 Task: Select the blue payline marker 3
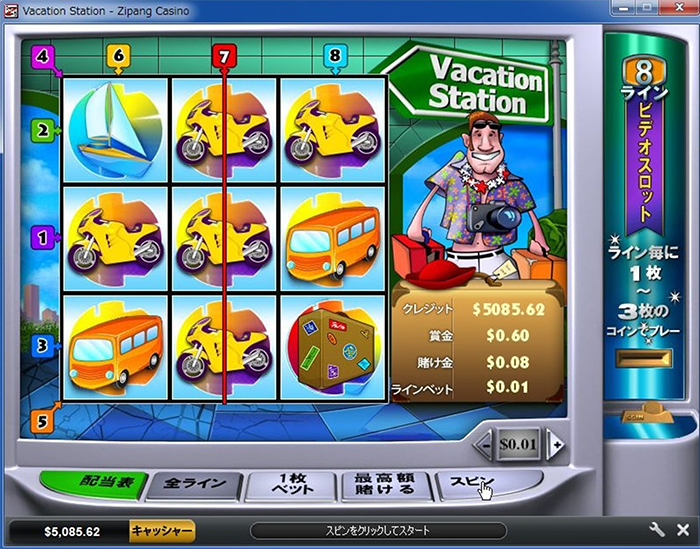click(x=42, y=346)
